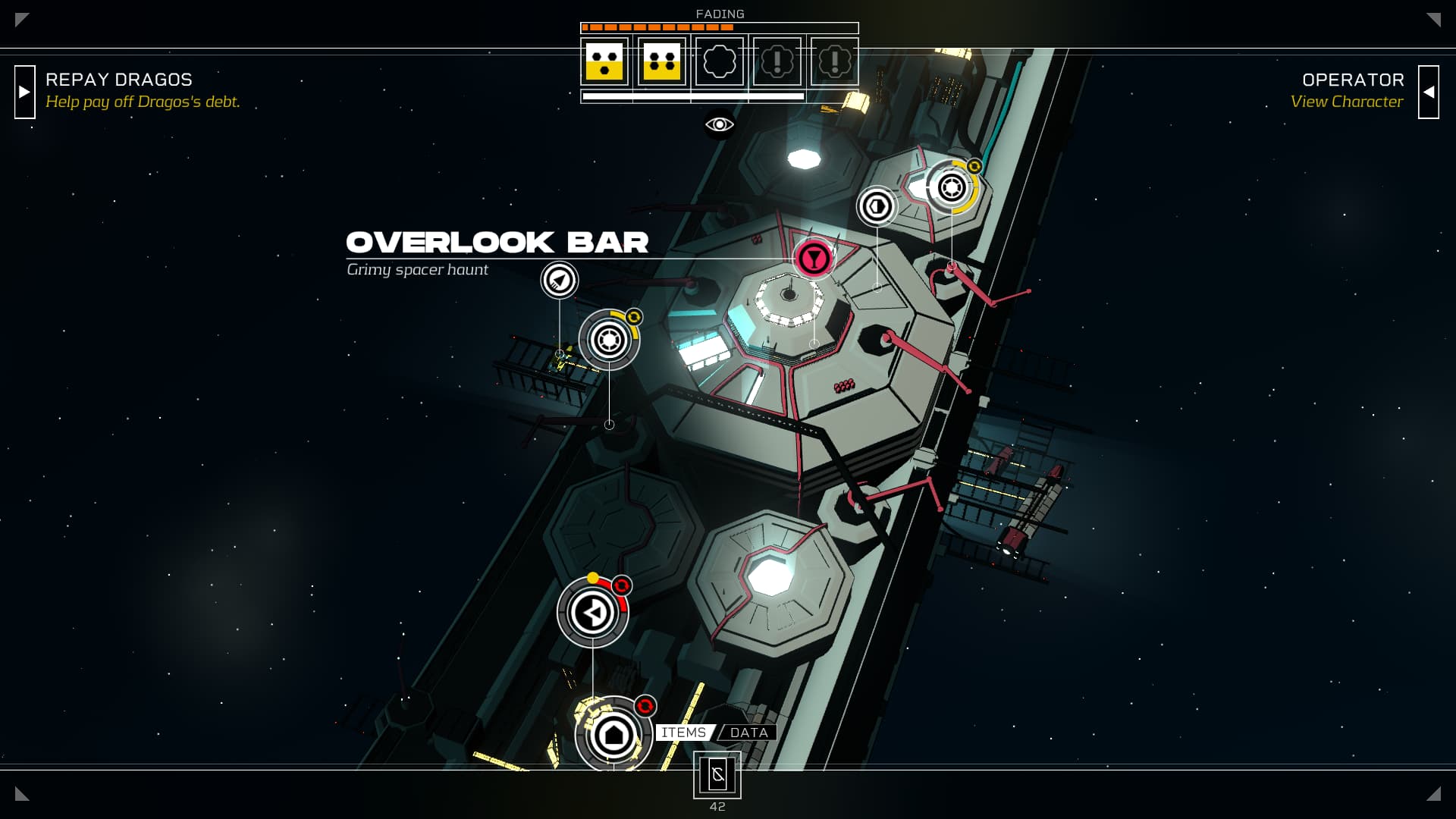
Task: Open Operator View Character arrow
Action: coord(1428,92)
